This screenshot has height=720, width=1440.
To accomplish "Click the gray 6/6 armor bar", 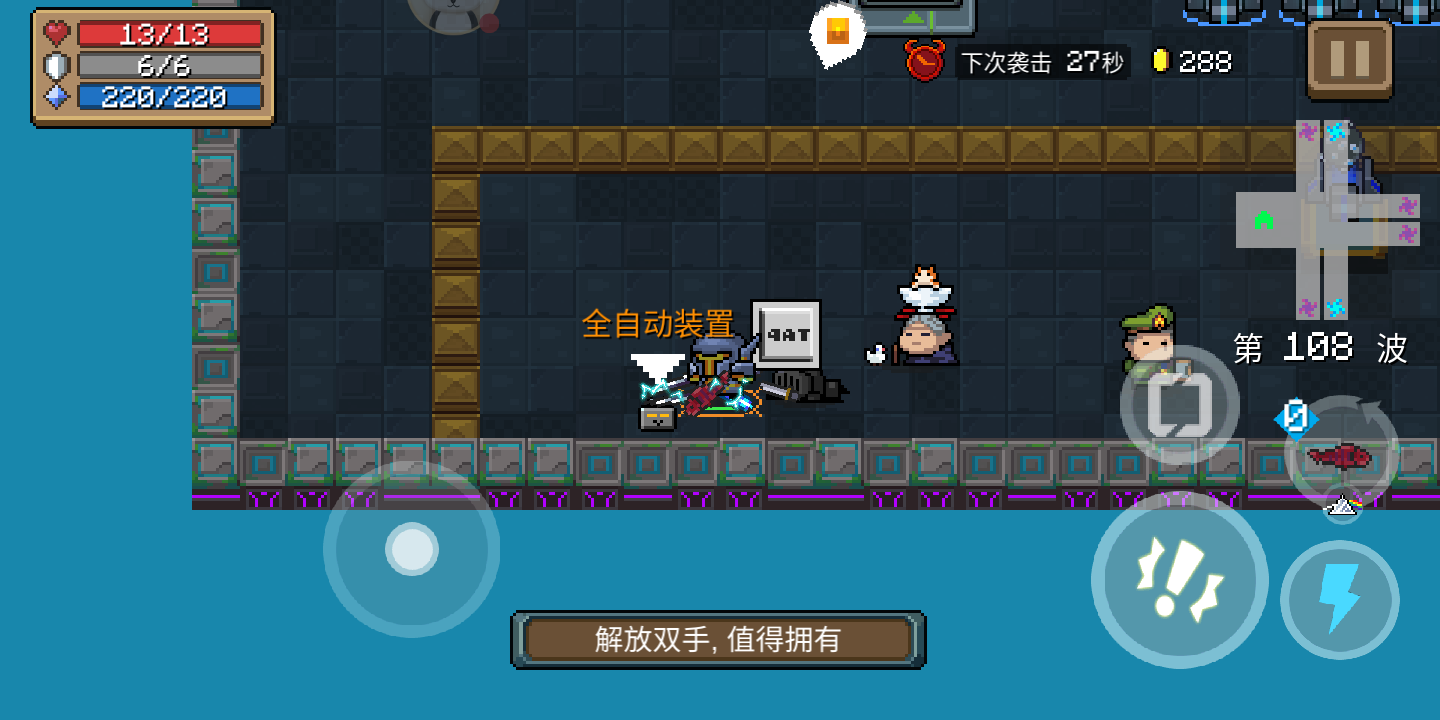I will coord(168,65).
